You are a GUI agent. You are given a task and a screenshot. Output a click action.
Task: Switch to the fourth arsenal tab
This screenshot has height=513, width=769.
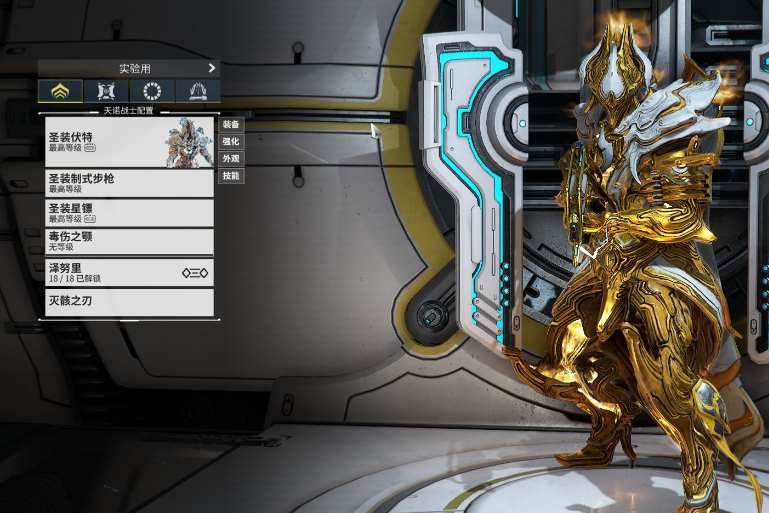(x=198, y=91)
